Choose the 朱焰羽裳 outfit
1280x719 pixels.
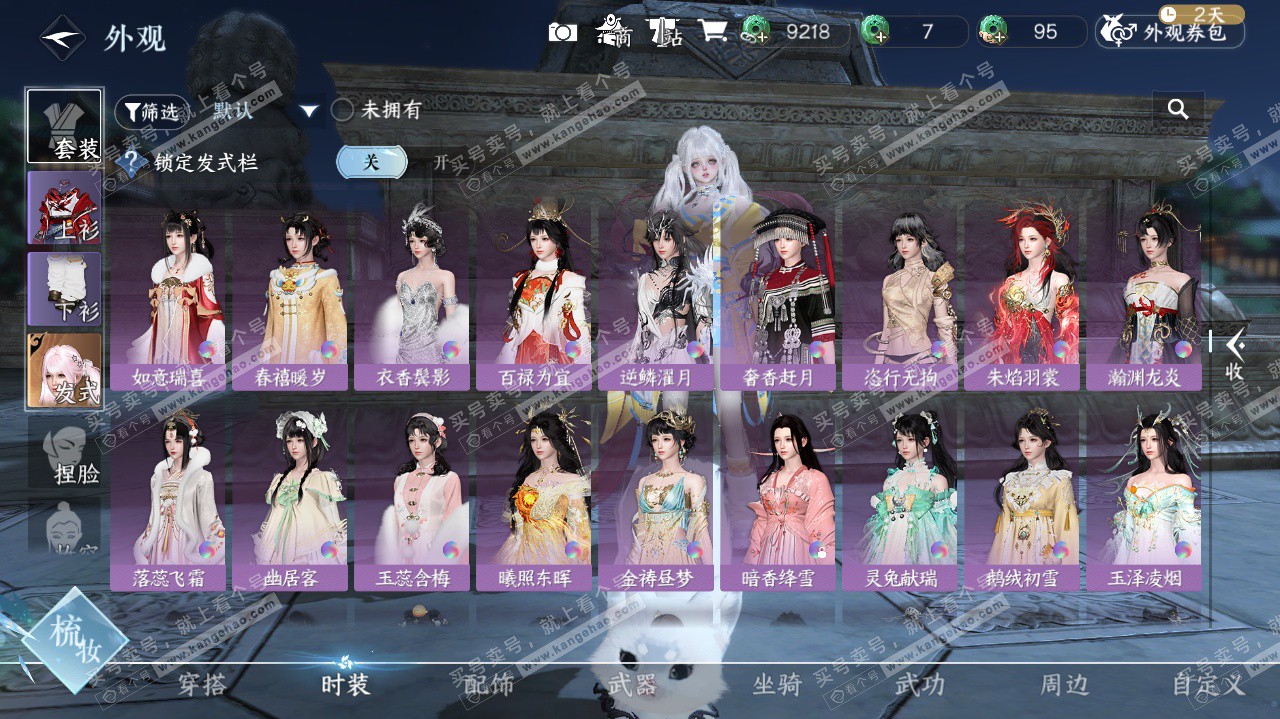1021,300
